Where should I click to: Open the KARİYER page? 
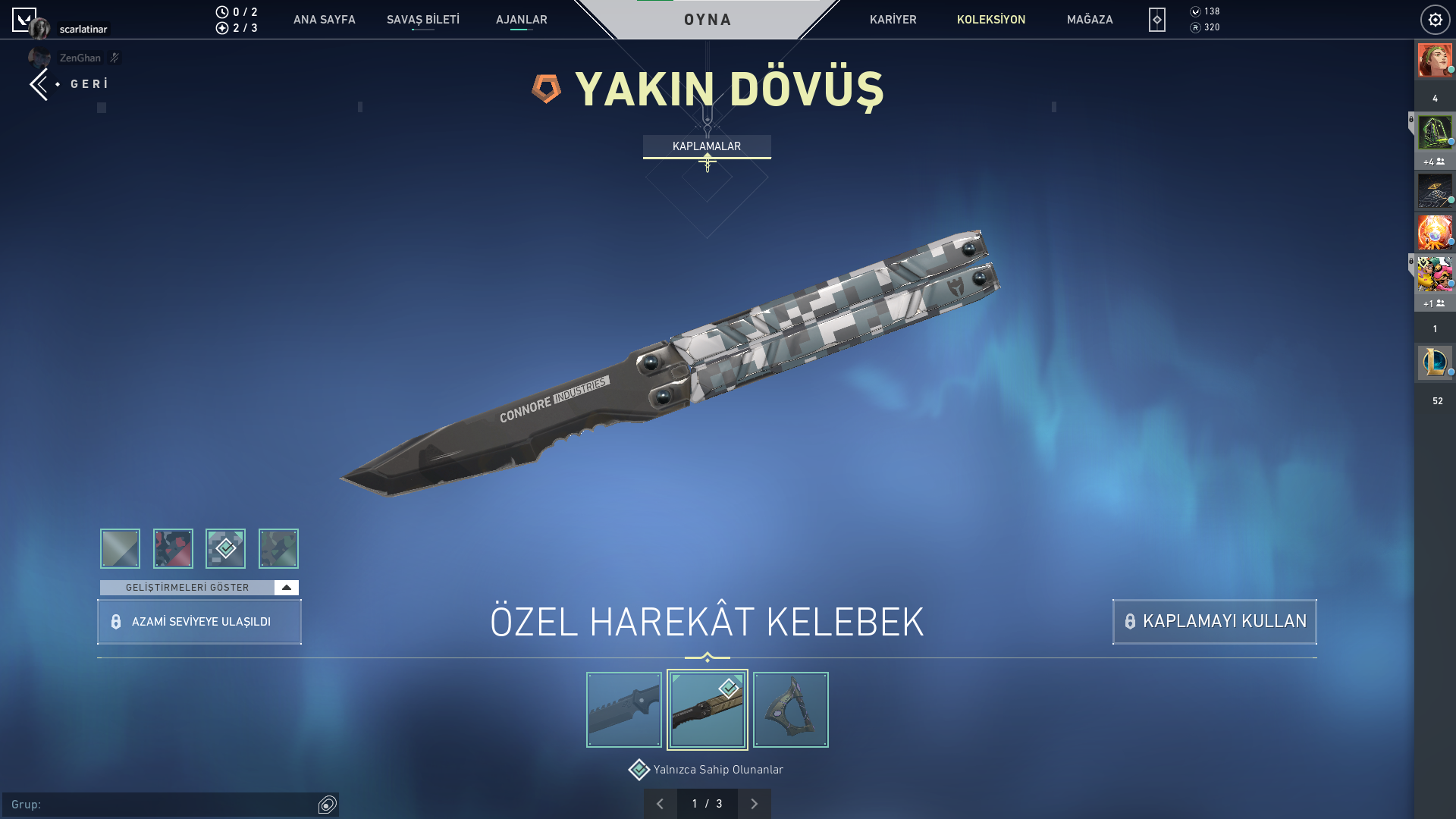click(x=893, y=20)
